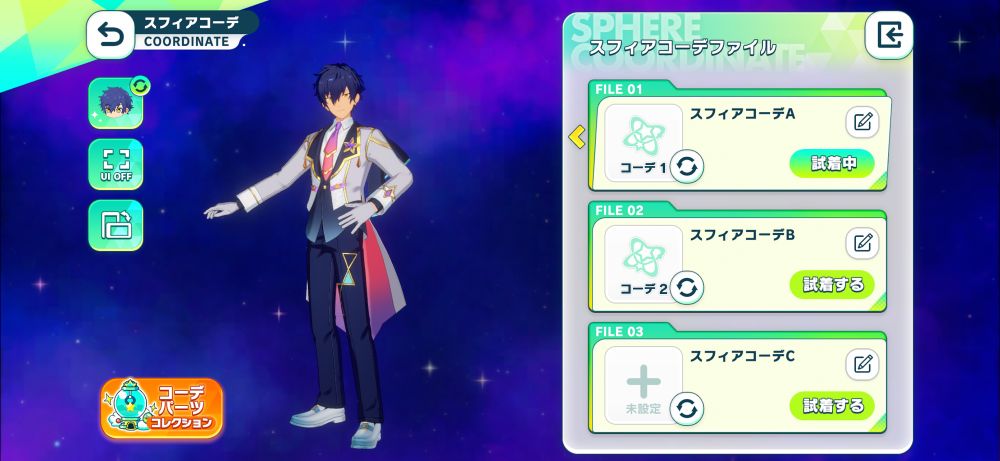Open the rotate screen view button
This screenshot has width=1000, height=461.
tap(115, 225)
